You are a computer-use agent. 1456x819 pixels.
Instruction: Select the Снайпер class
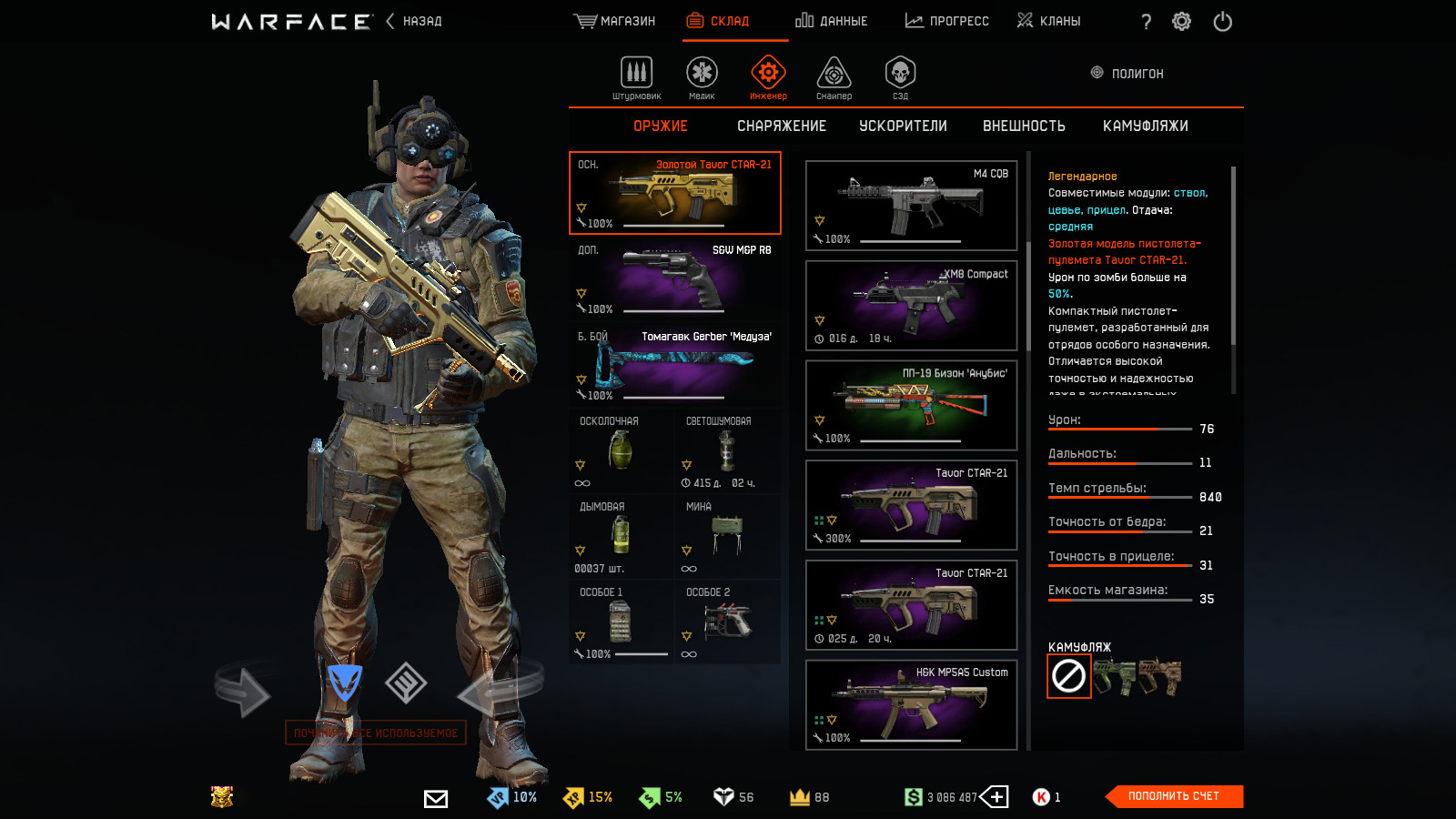click(x=834, y=77)
